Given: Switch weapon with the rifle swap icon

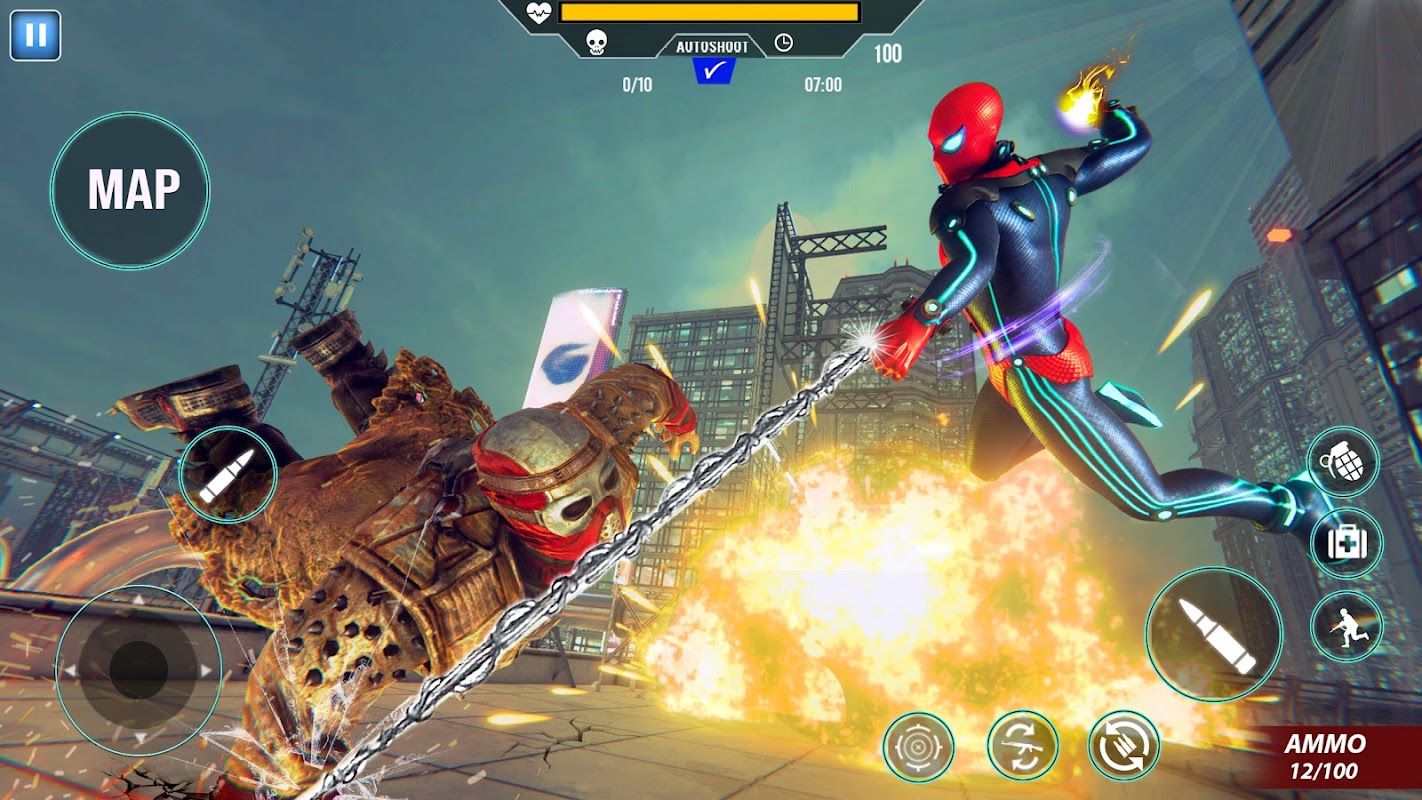Looking at the screenshot, I should (1022, 746).
